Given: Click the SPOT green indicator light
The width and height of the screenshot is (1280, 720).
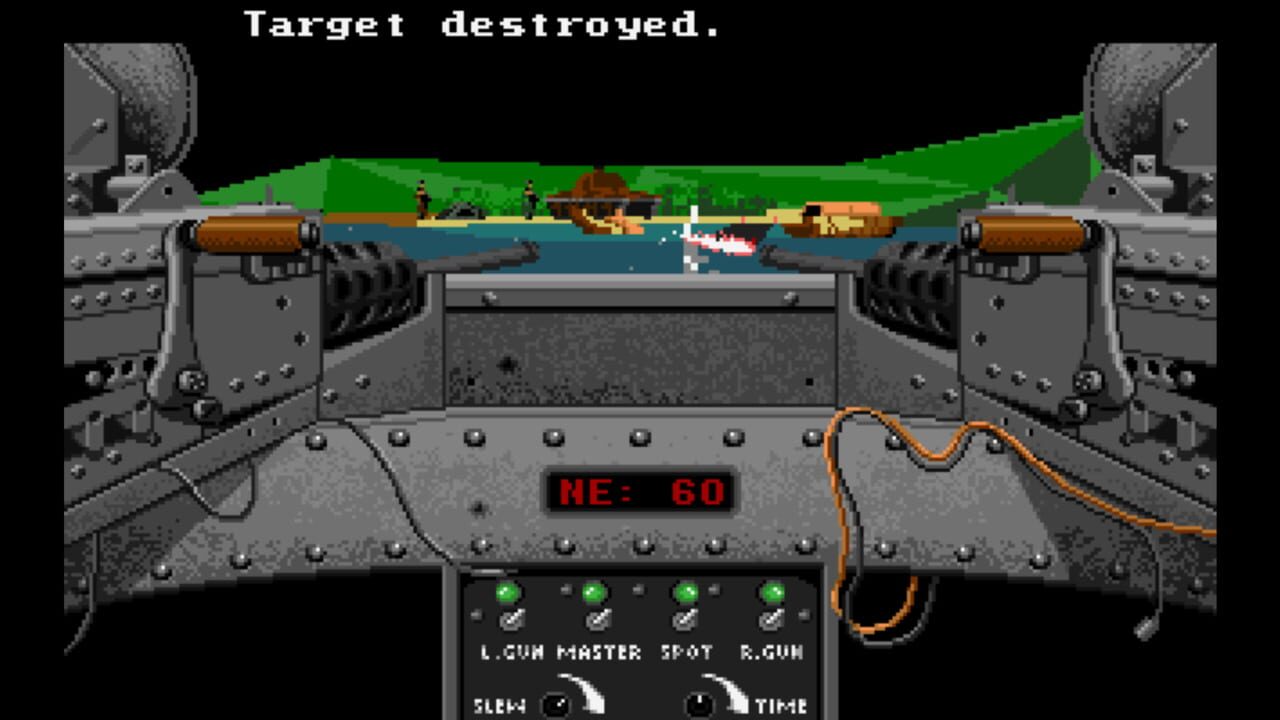Looking at the screenshot, I should (x=687, y=592).
